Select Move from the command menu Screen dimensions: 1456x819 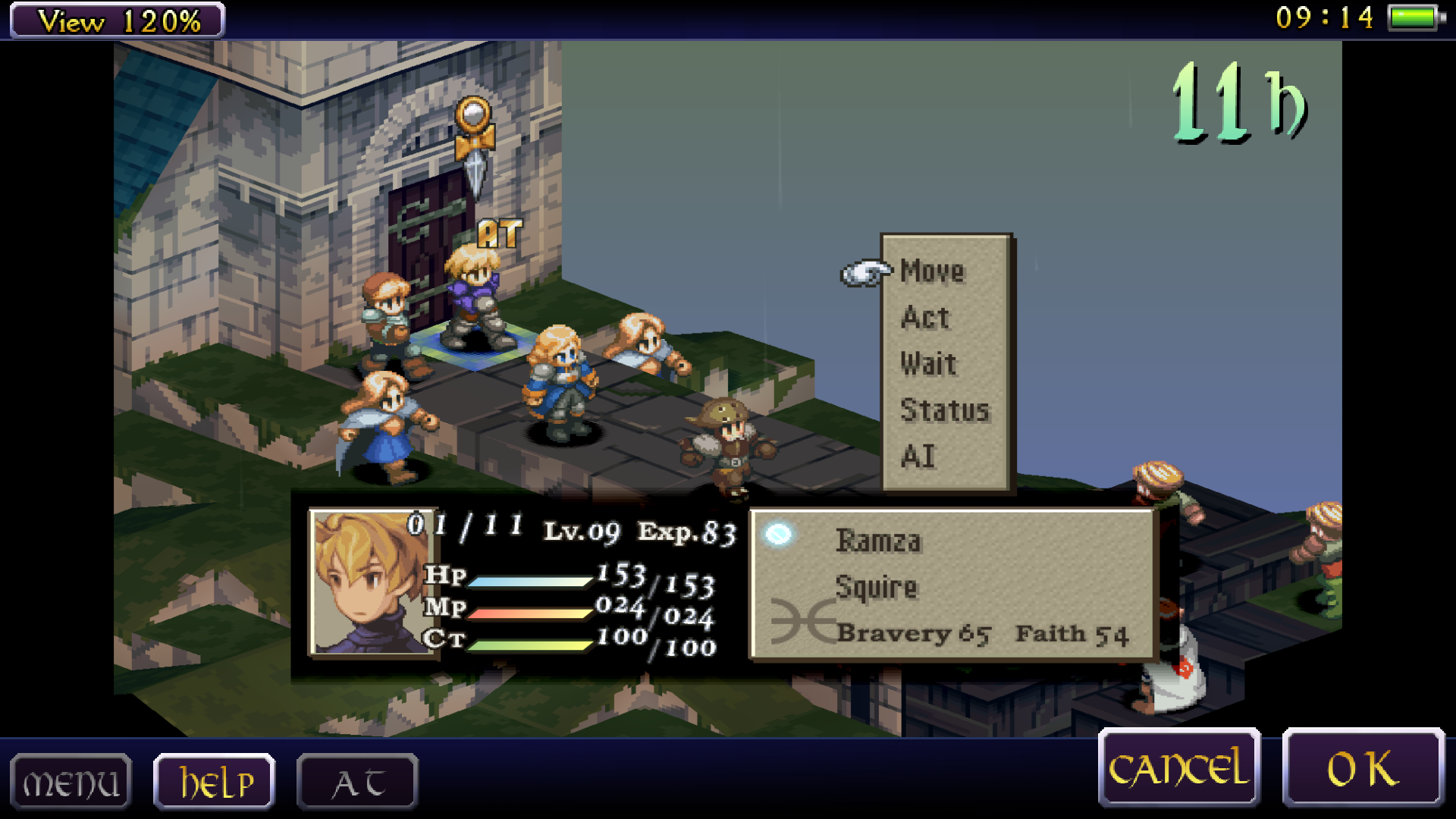click(932, 271)
